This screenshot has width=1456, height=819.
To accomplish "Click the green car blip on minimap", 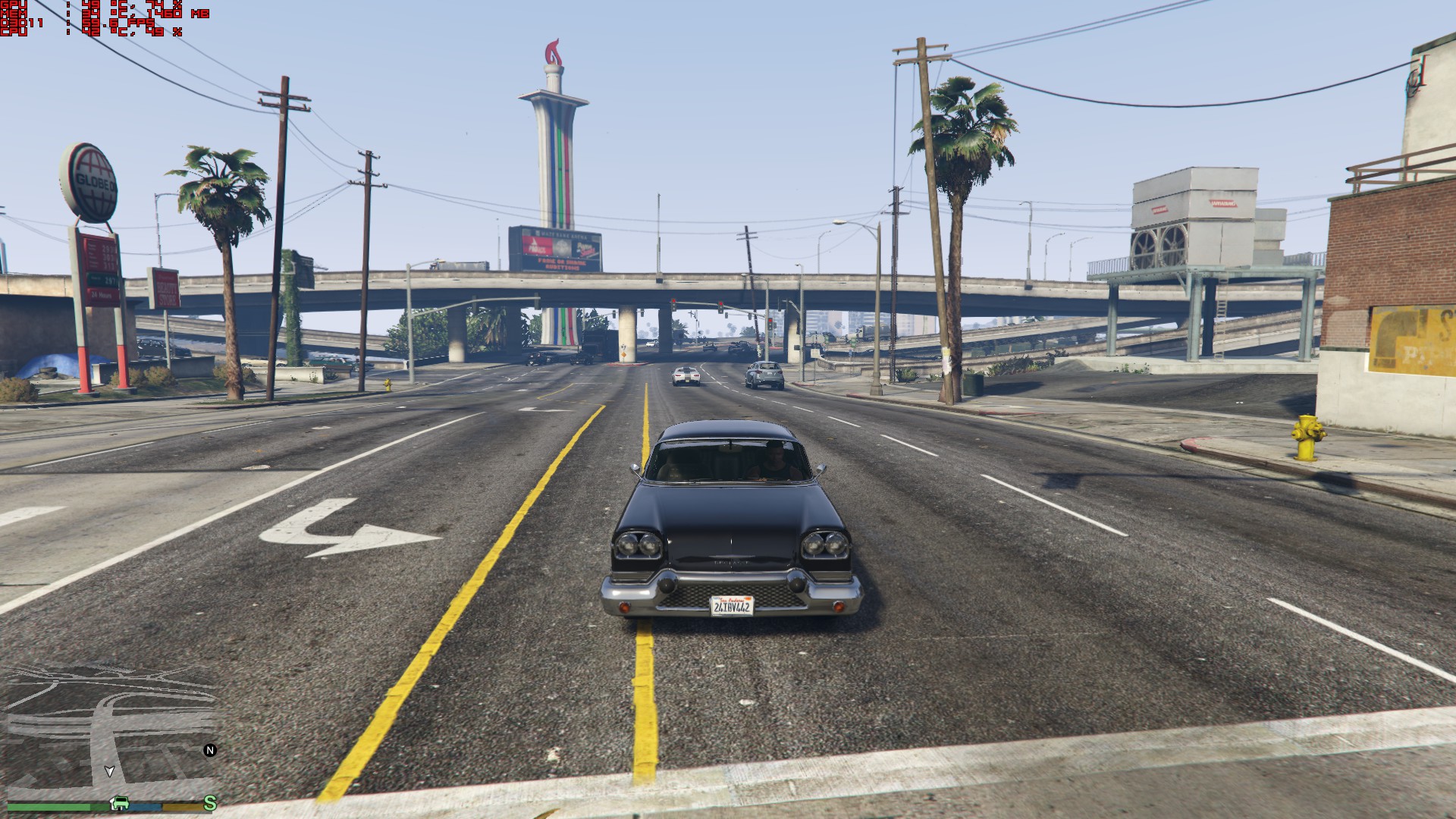I will click(x=119, y=802).
